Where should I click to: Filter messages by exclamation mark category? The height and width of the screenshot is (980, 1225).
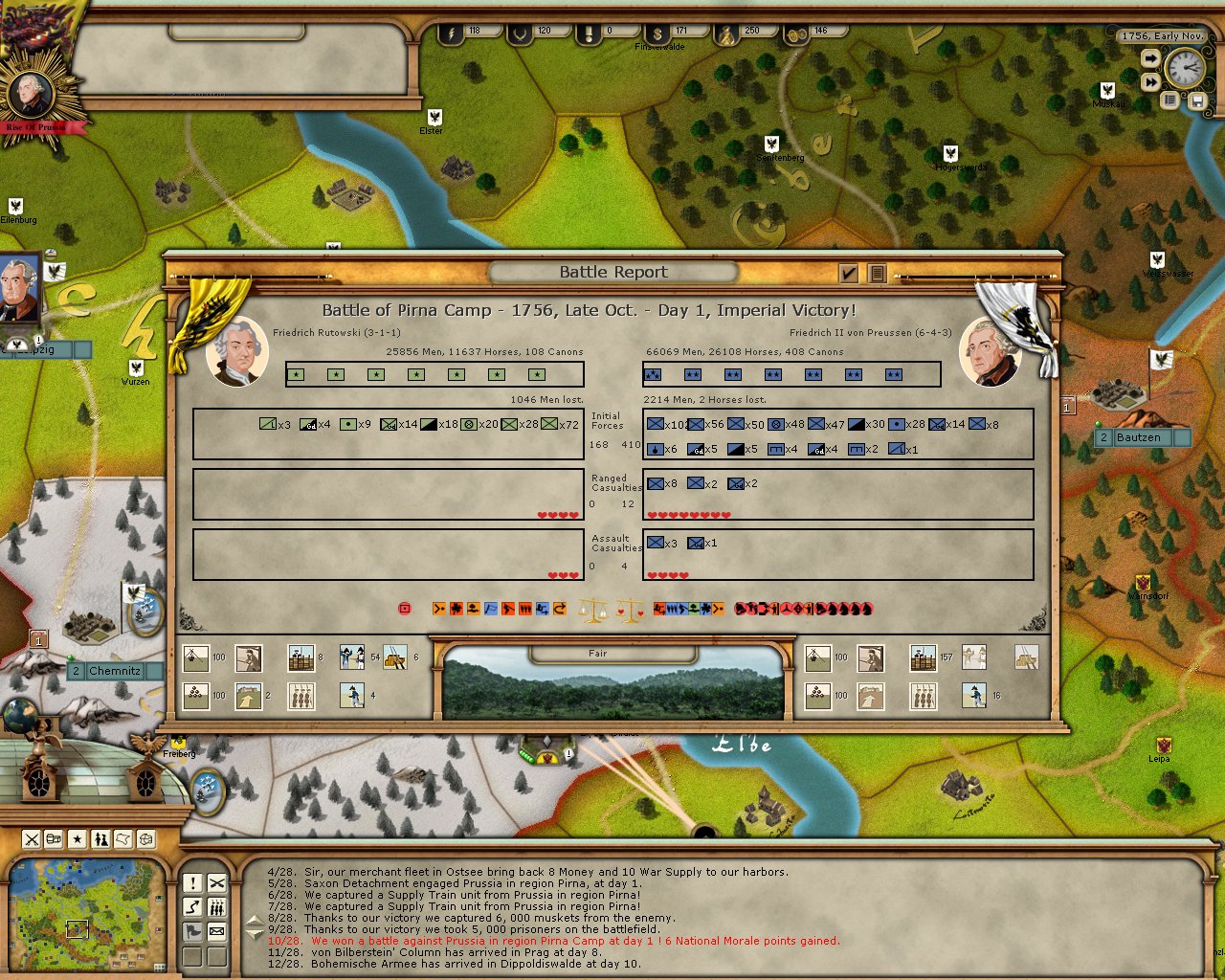pyautogui.click(x=193, y=883)
